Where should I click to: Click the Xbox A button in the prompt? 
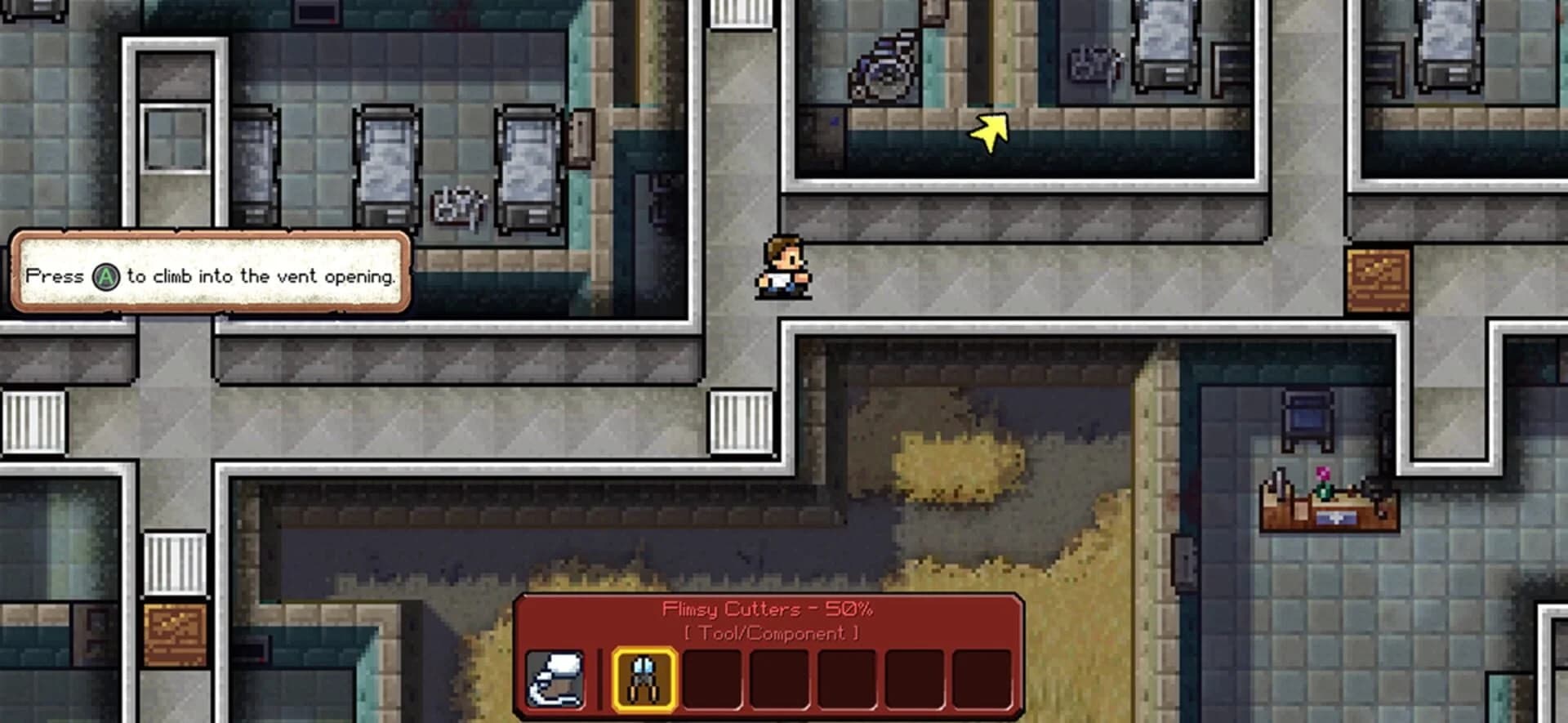[x=107, y=276]
